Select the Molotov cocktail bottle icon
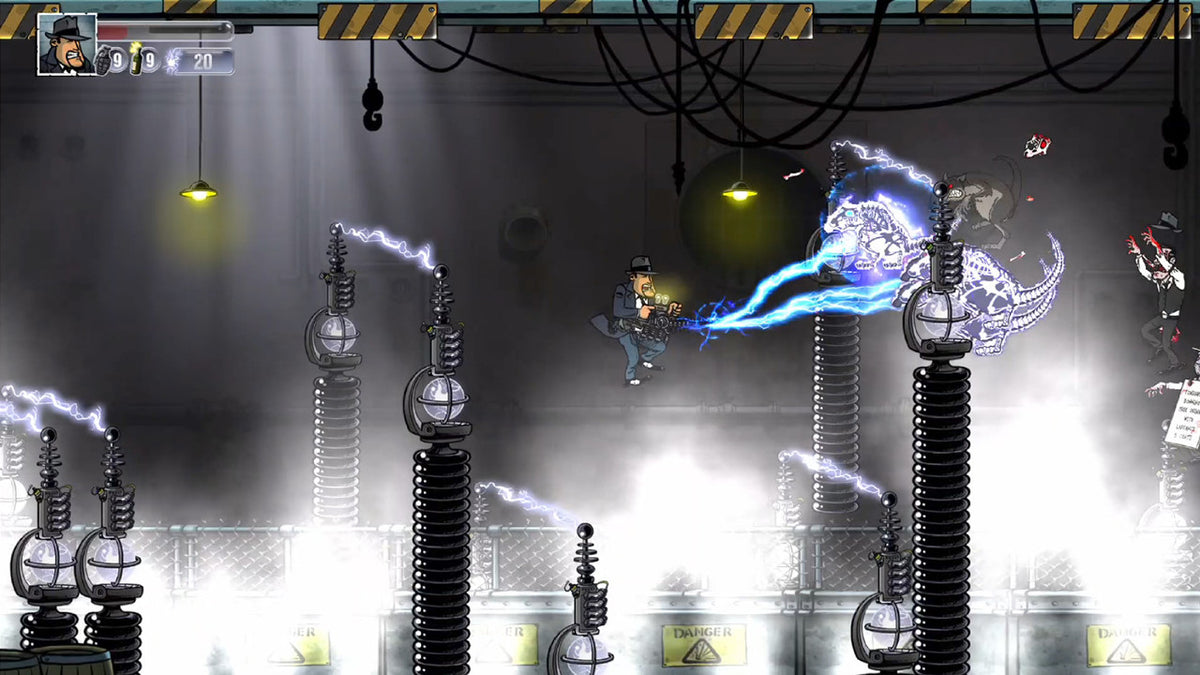This screenshot has width=1200, height=675. tap(137, 60)
